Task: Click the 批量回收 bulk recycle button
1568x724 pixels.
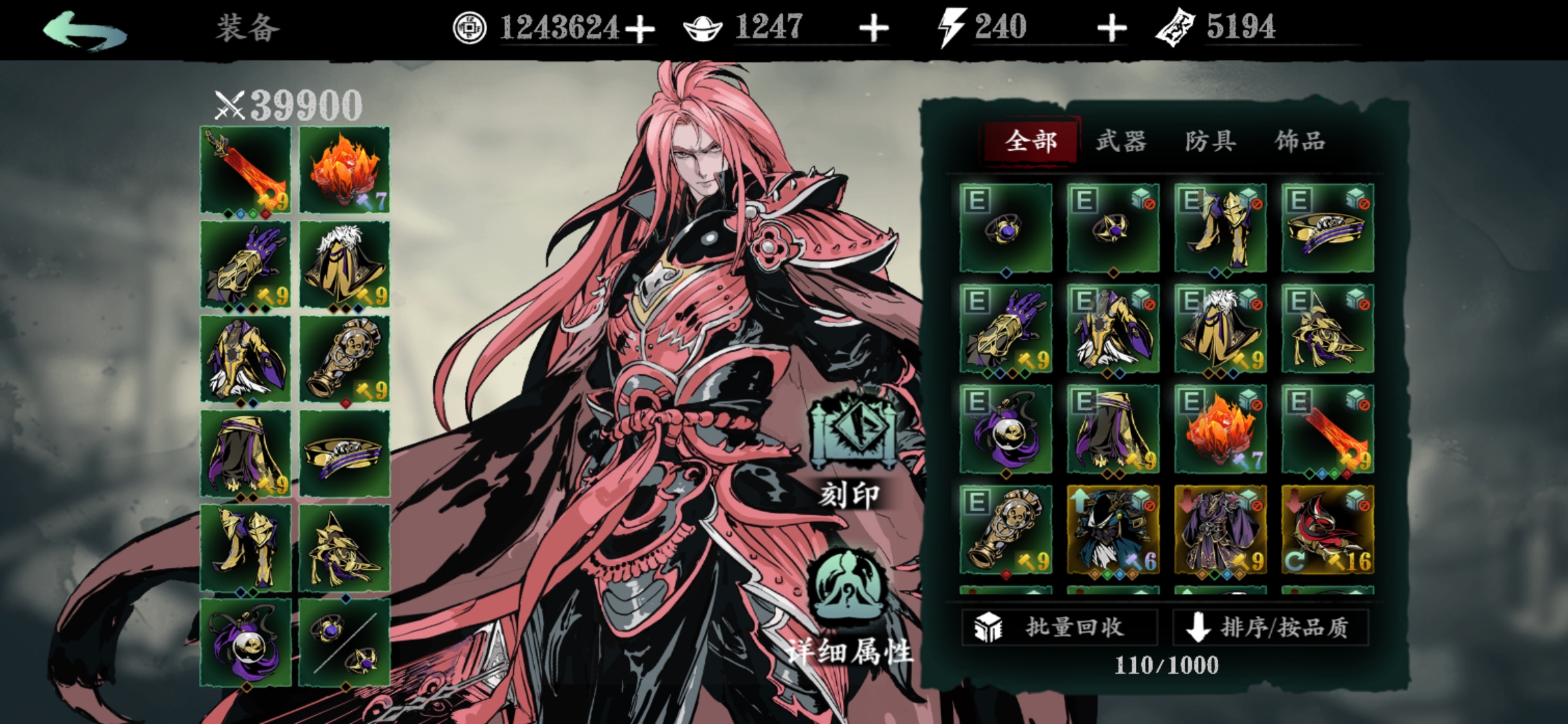Action: 1059,627
